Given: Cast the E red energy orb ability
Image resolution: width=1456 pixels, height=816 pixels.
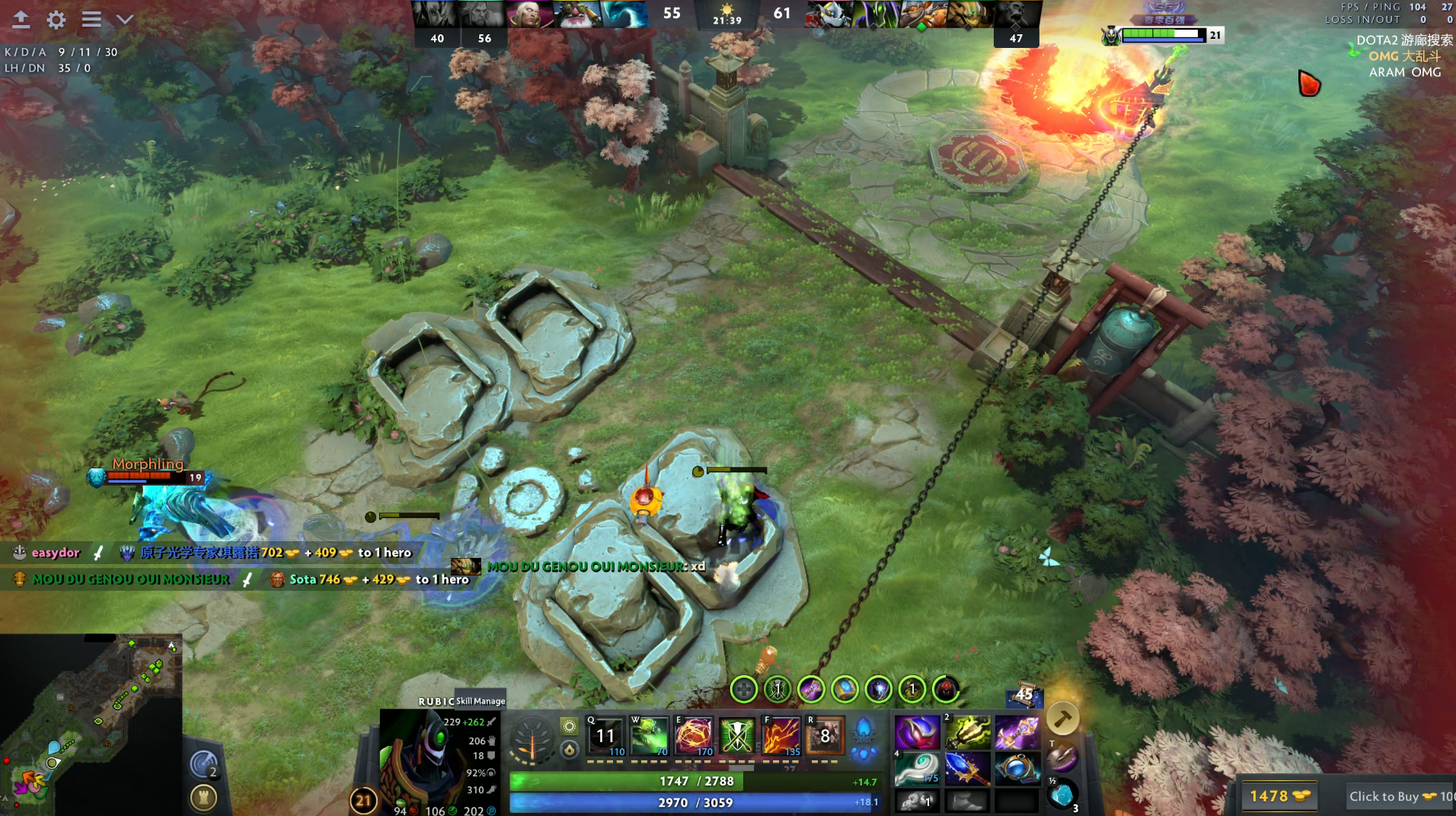Looking at the screenshot, I should [x=694, y=736].
